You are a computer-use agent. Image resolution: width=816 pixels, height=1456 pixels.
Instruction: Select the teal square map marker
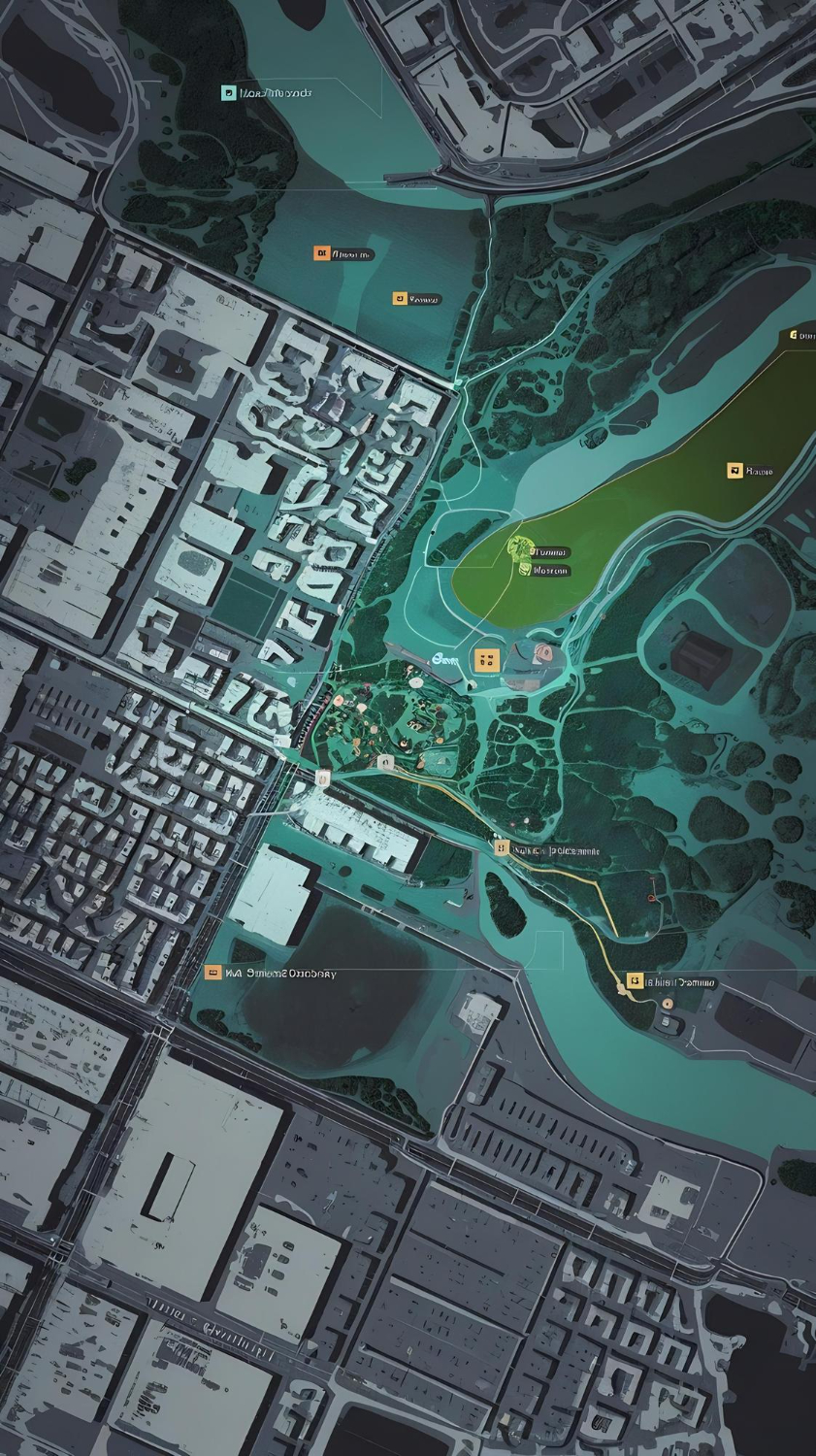coord(228,93)
